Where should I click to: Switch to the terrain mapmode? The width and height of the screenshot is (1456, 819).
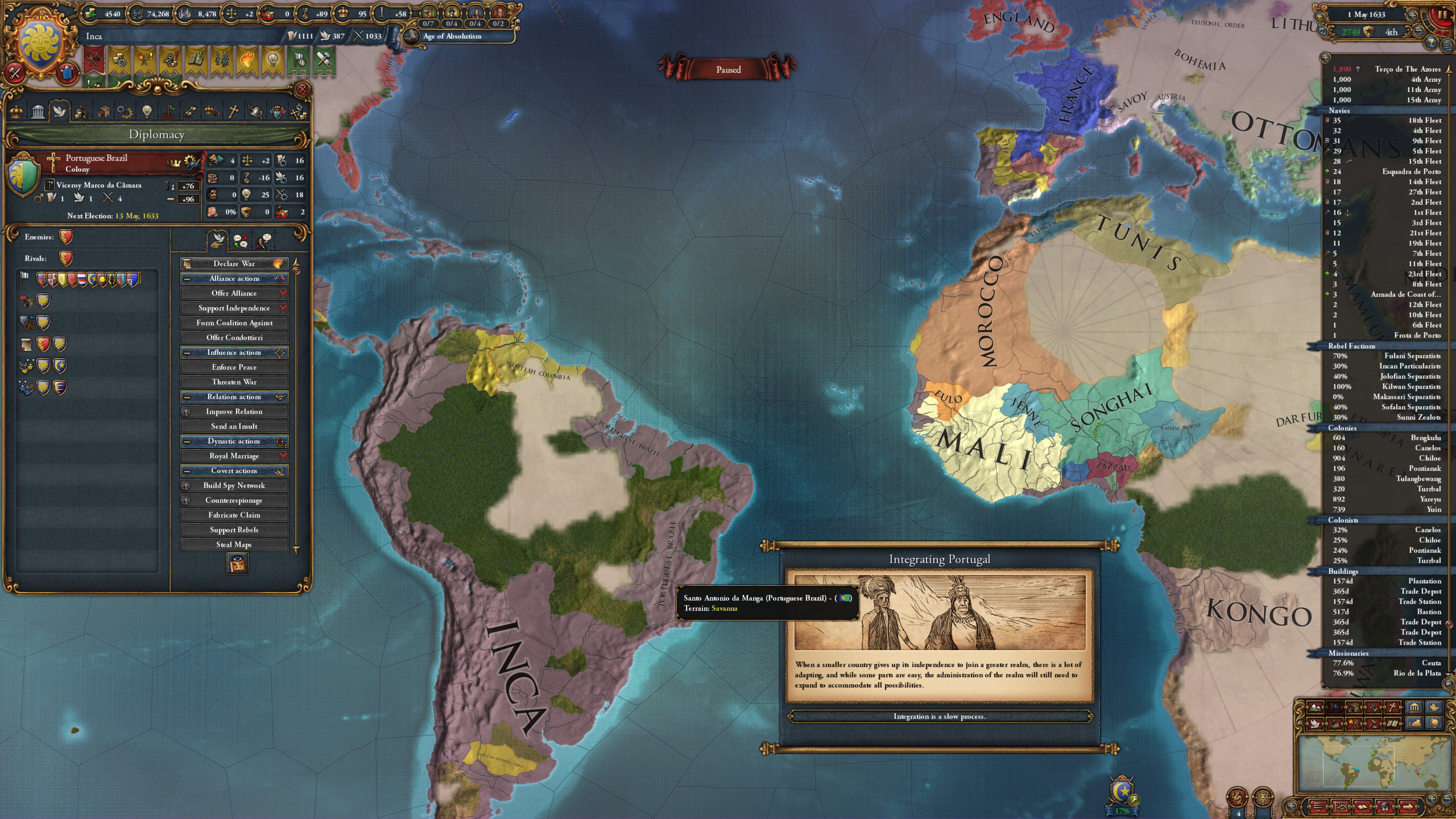(x=1315, y=708)
